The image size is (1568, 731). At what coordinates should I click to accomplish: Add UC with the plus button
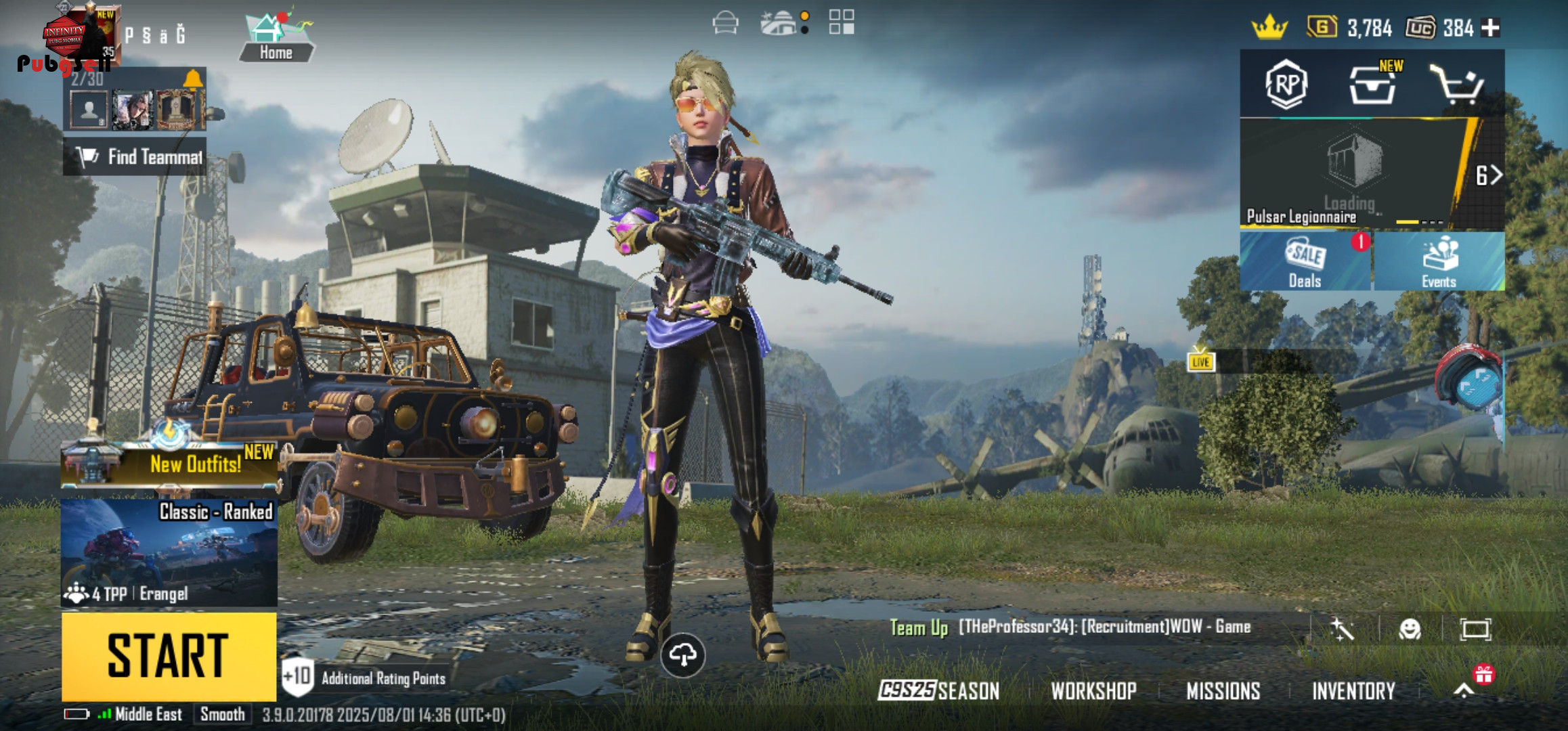pyautogui.click(x=1490, y=28)
